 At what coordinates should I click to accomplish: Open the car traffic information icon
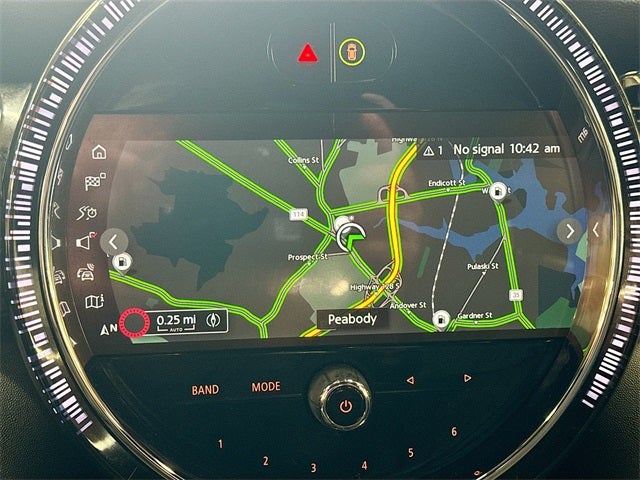87,272
